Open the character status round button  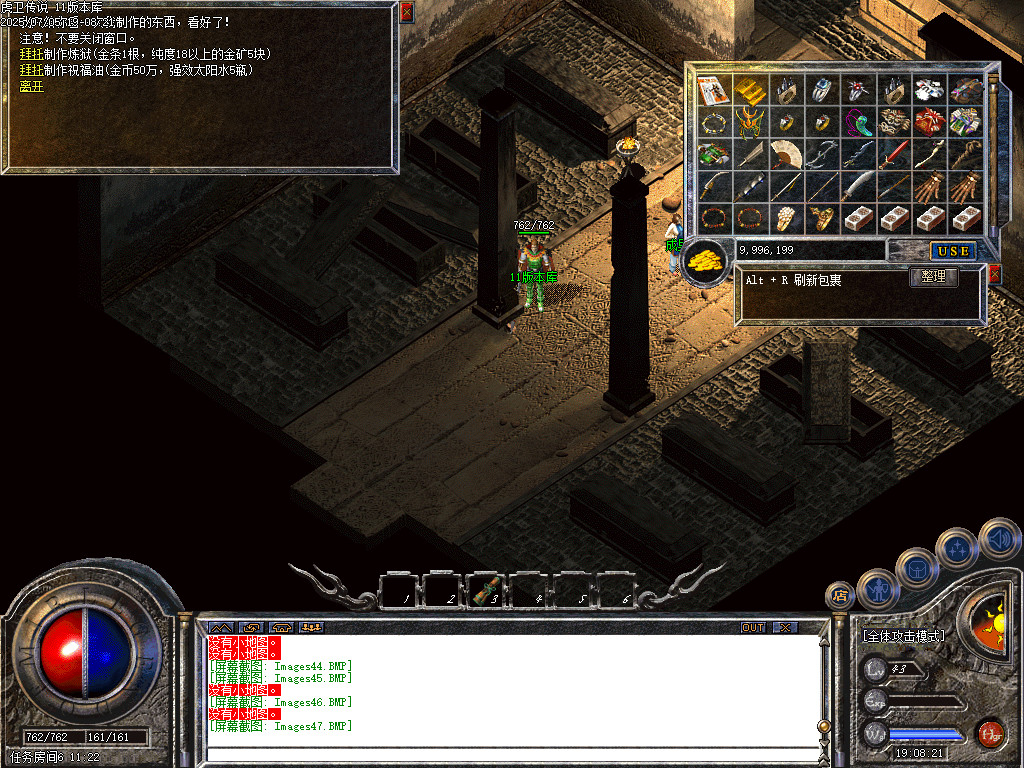tap(879, 588)
